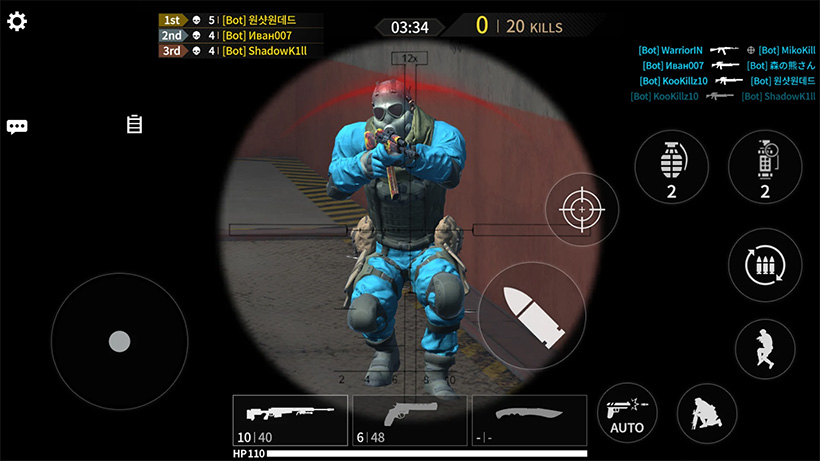Viewport: 820px width, 461px height.
Task: Tap the reload ammo button
Action: coord(765,264)
